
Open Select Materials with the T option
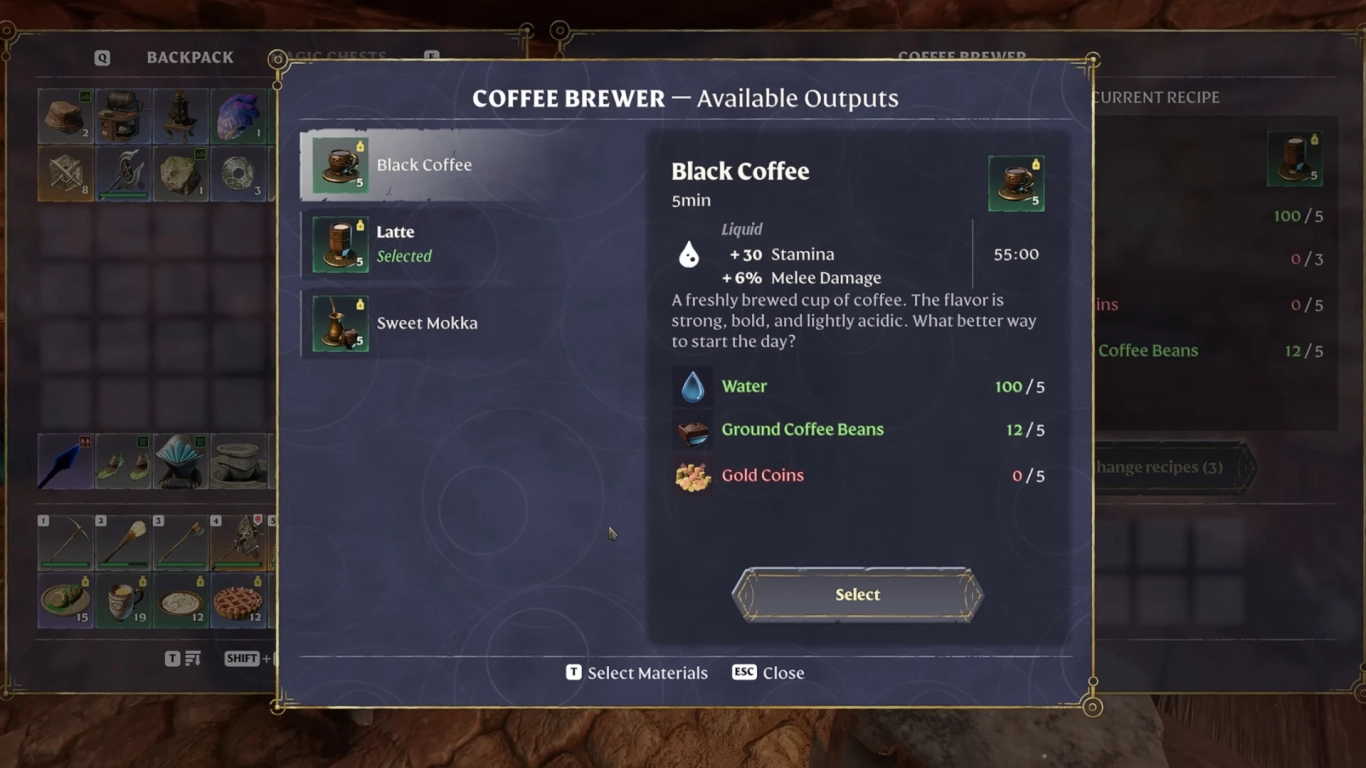click(635, 672)
